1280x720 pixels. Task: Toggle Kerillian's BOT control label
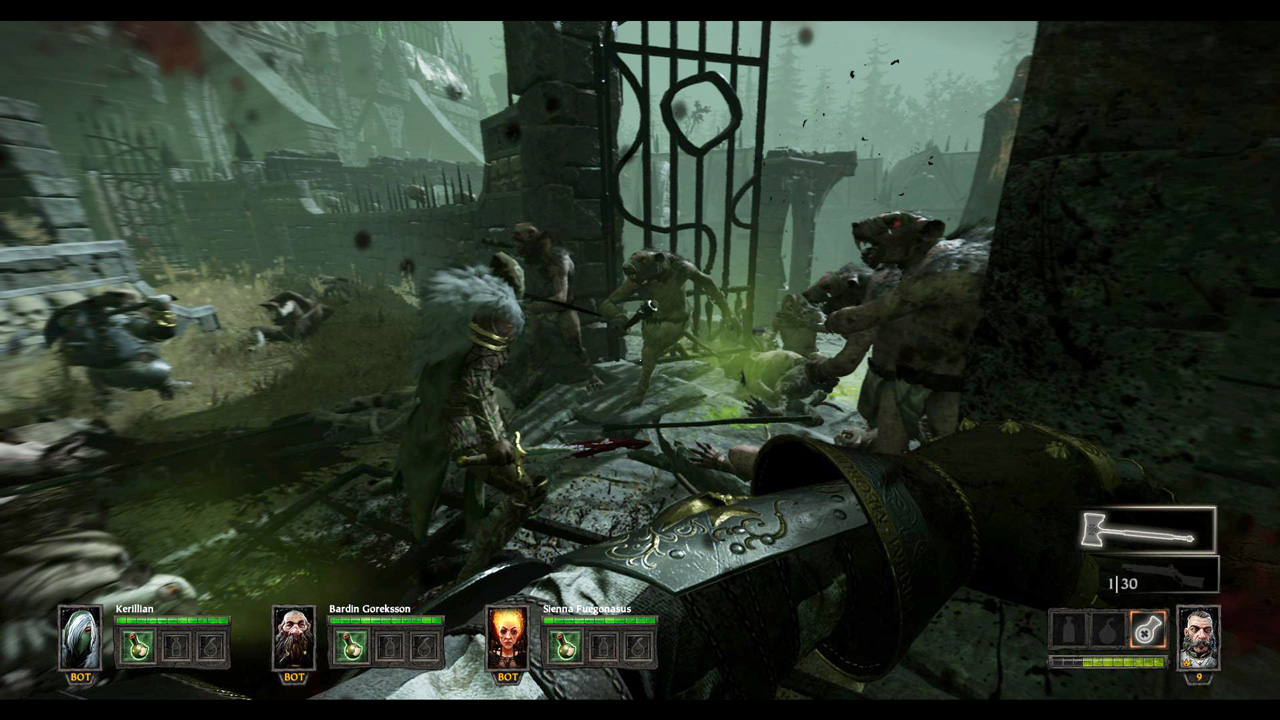[x=79, y=675]
